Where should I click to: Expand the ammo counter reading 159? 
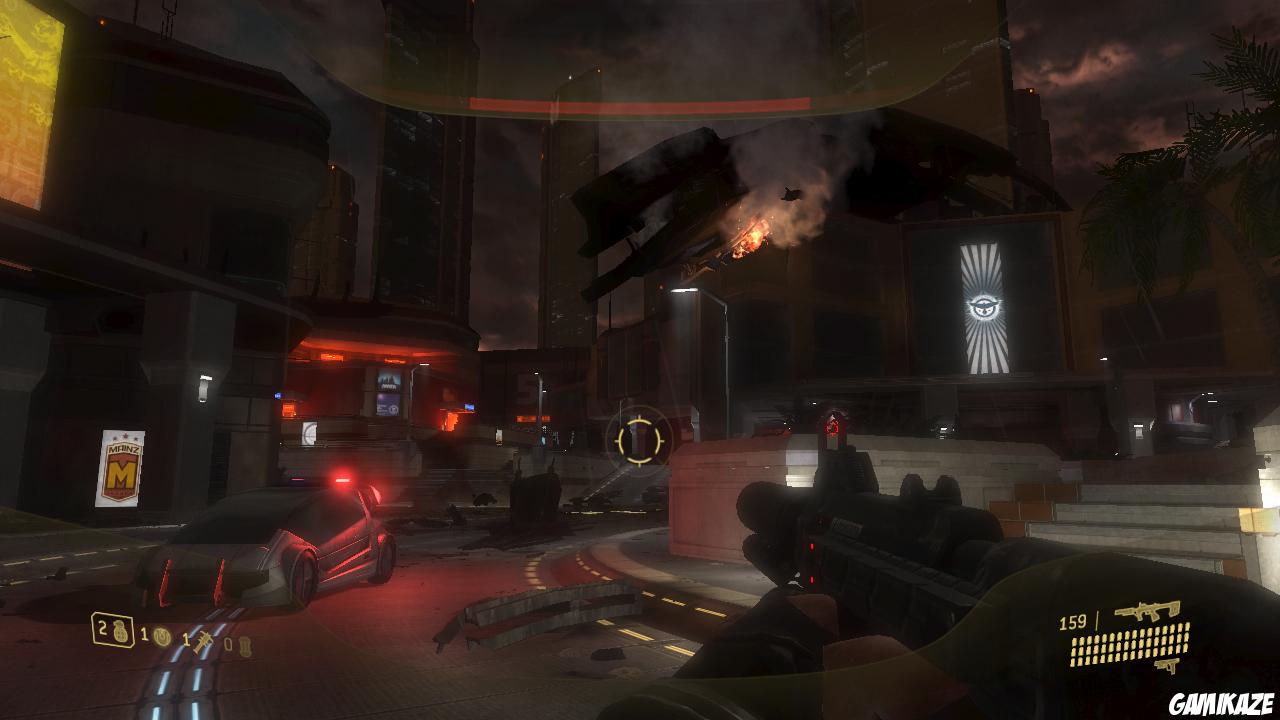click(1073, 622)
